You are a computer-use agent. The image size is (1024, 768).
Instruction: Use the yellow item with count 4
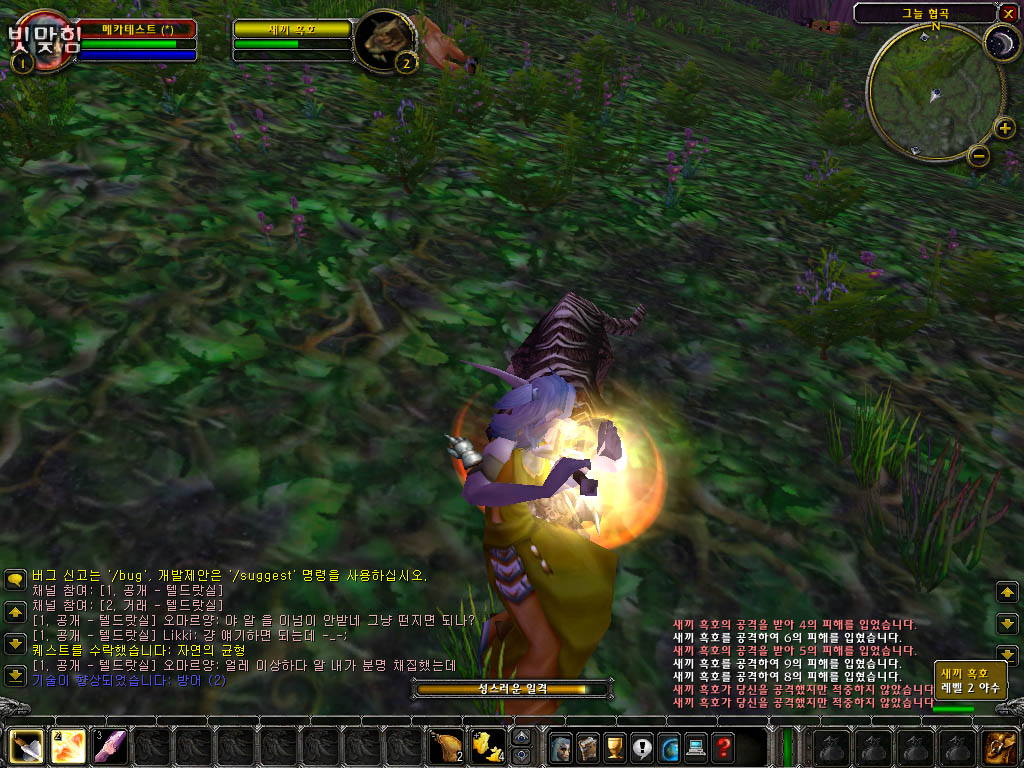(487, 746)
